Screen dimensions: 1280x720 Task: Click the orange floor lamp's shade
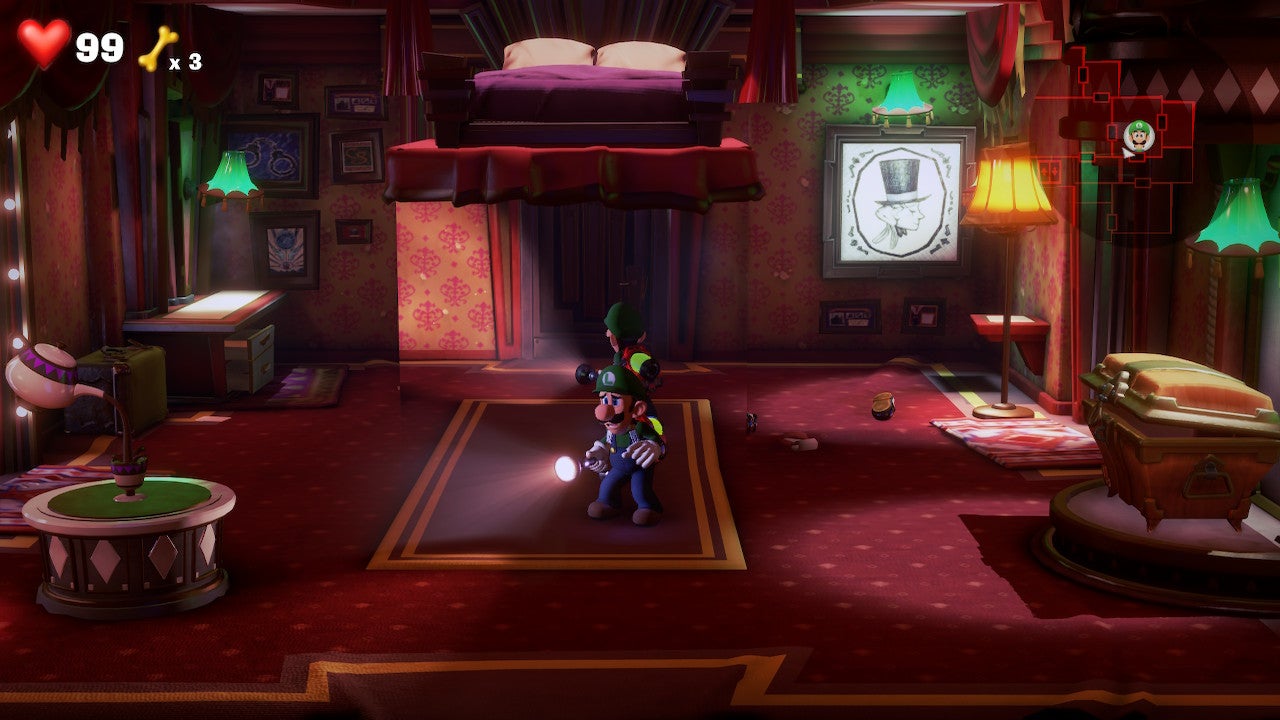tap(1007, 190)
